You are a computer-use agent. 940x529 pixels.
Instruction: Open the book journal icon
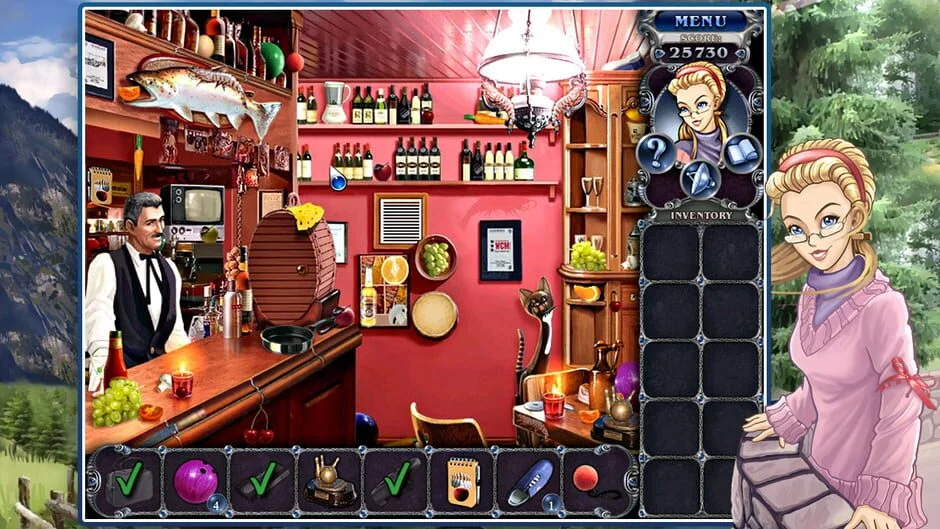point(742,153)
